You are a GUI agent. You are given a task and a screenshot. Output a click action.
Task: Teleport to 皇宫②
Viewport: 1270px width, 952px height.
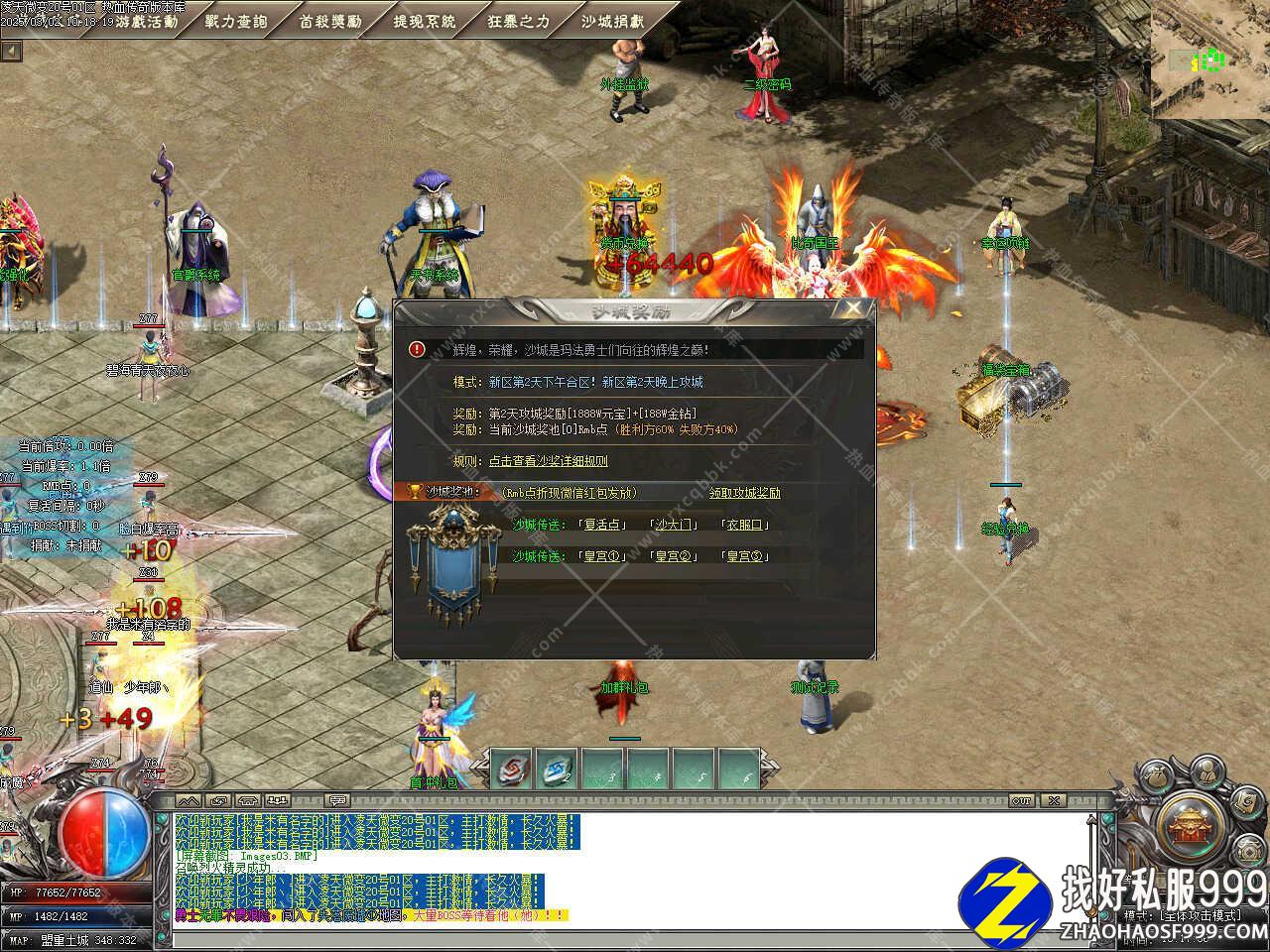(674, 556)
